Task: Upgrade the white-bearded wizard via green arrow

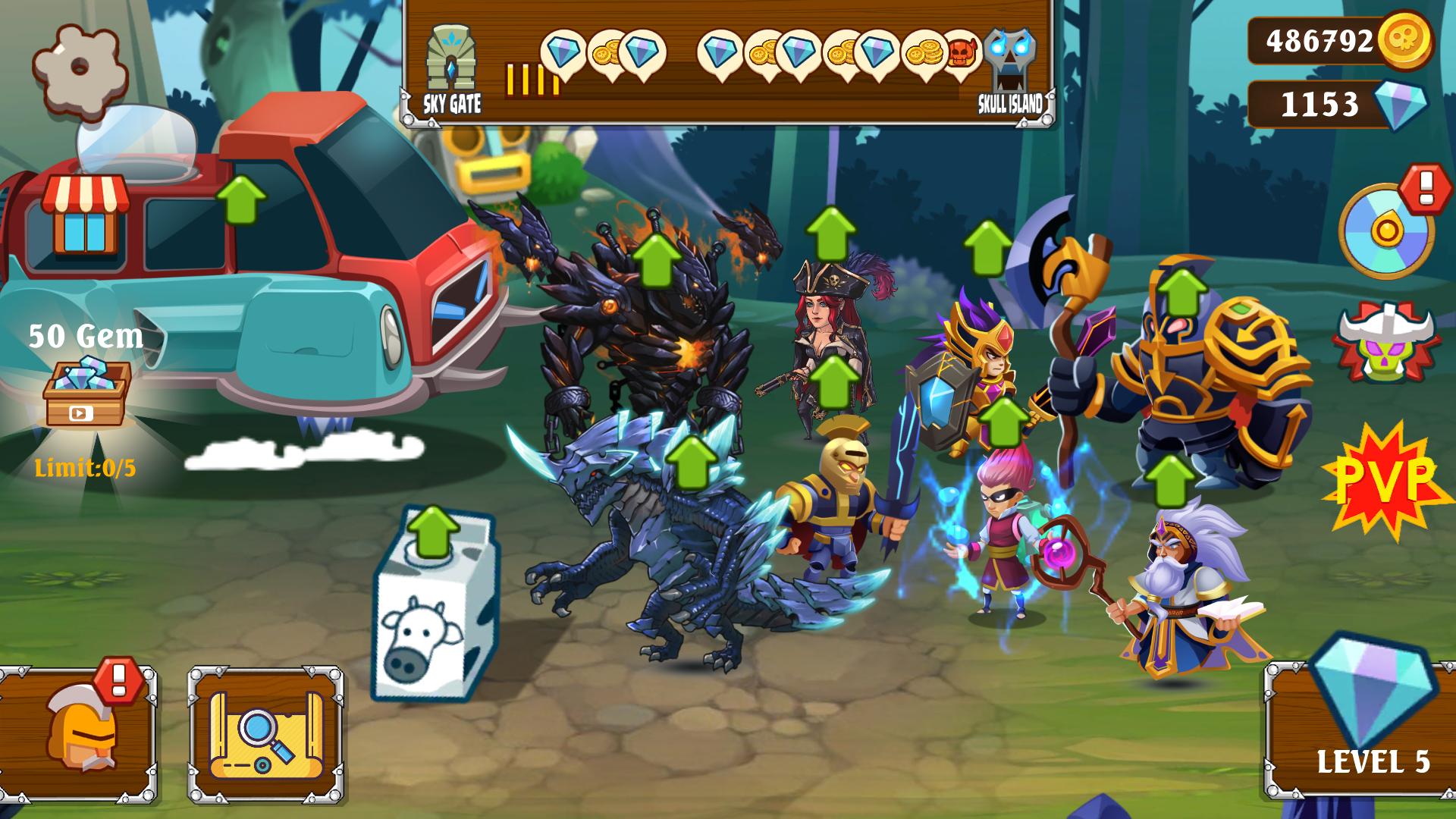Action: (1169, 480)
